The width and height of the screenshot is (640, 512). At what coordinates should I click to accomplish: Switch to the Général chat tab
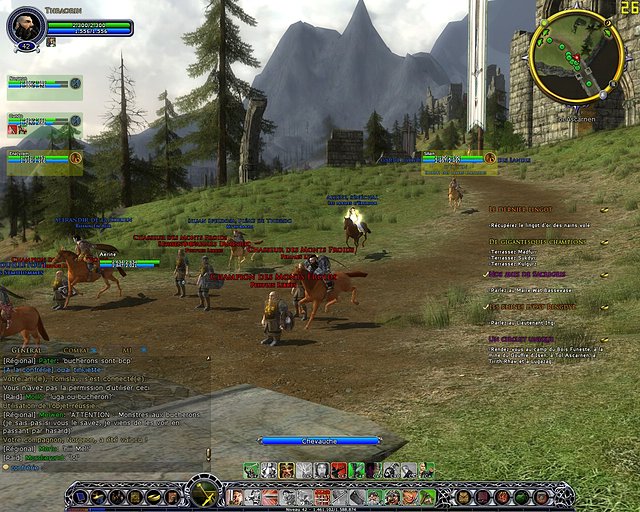tap(23, 350)
